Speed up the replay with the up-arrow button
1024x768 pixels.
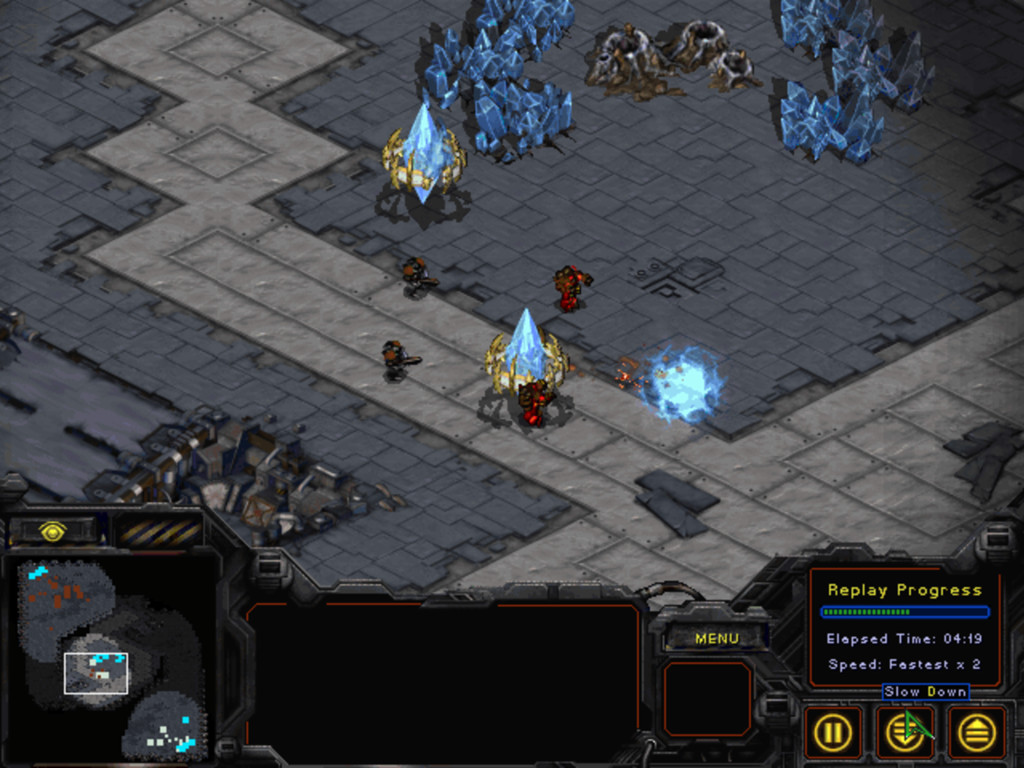[976, 733]
